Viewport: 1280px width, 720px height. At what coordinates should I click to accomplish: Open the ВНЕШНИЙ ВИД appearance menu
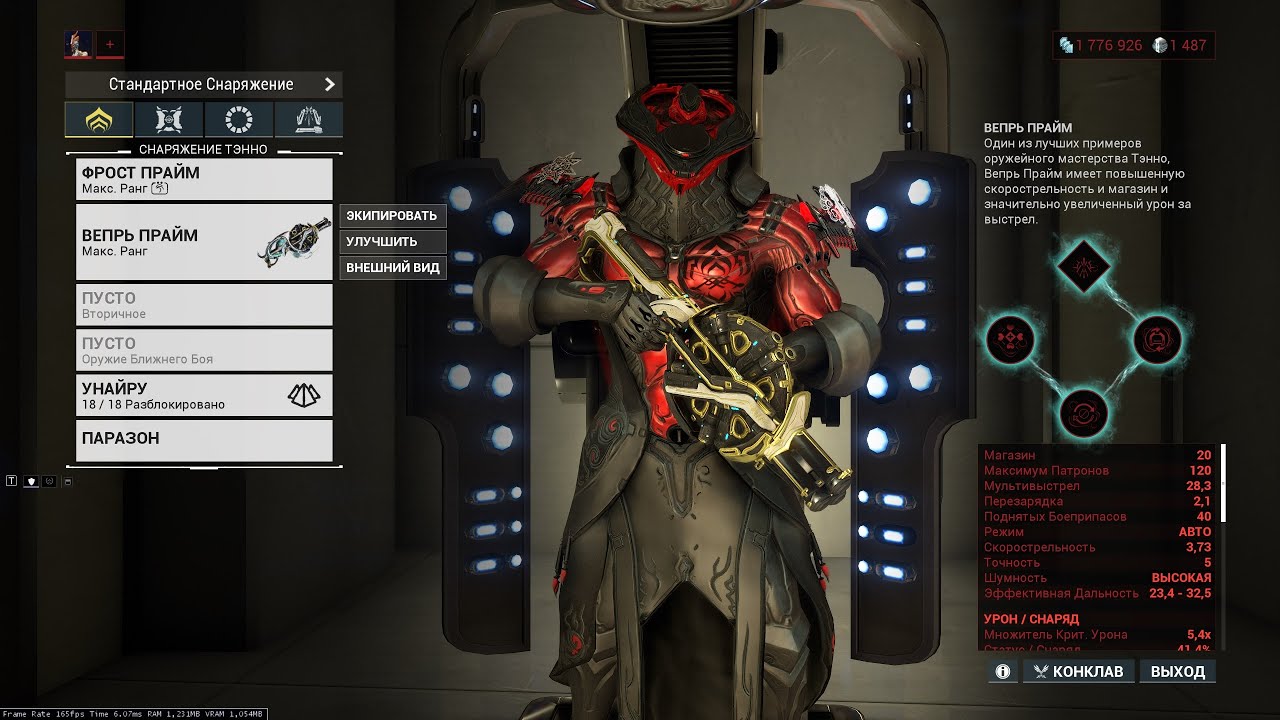[x=392, y=268]
